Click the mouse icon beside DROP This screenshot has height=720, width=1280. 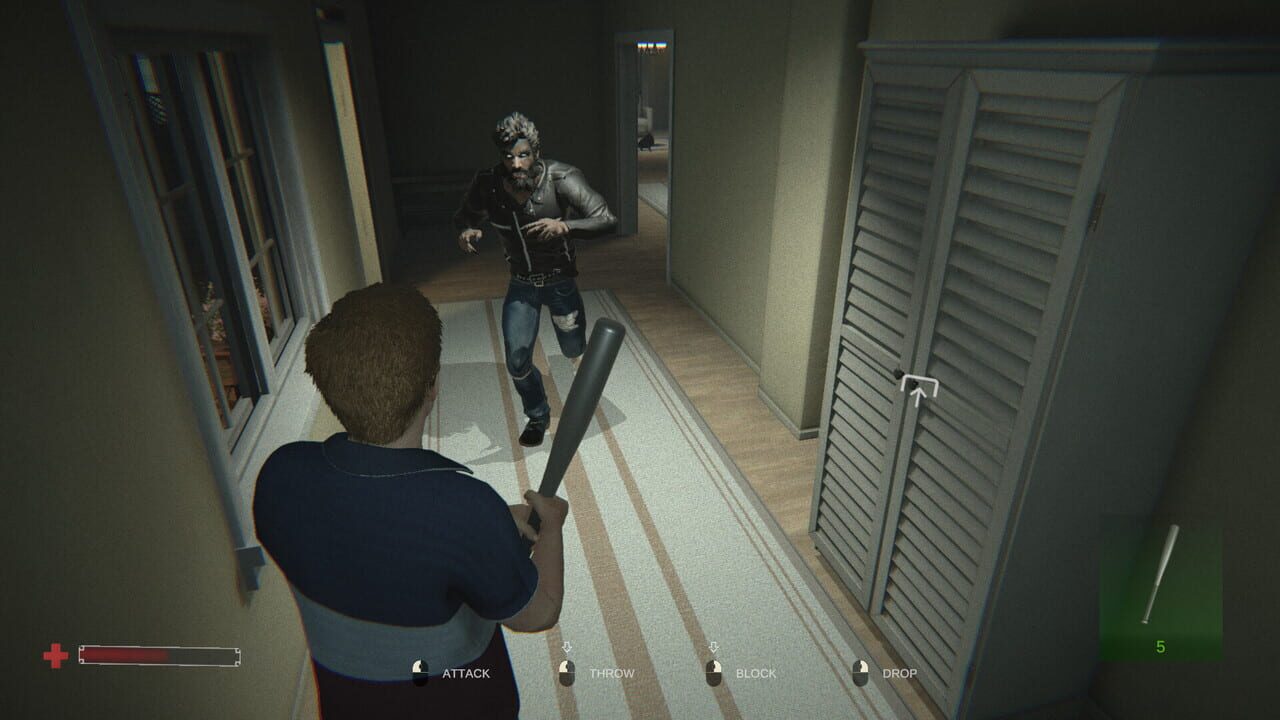coord(858,672)
